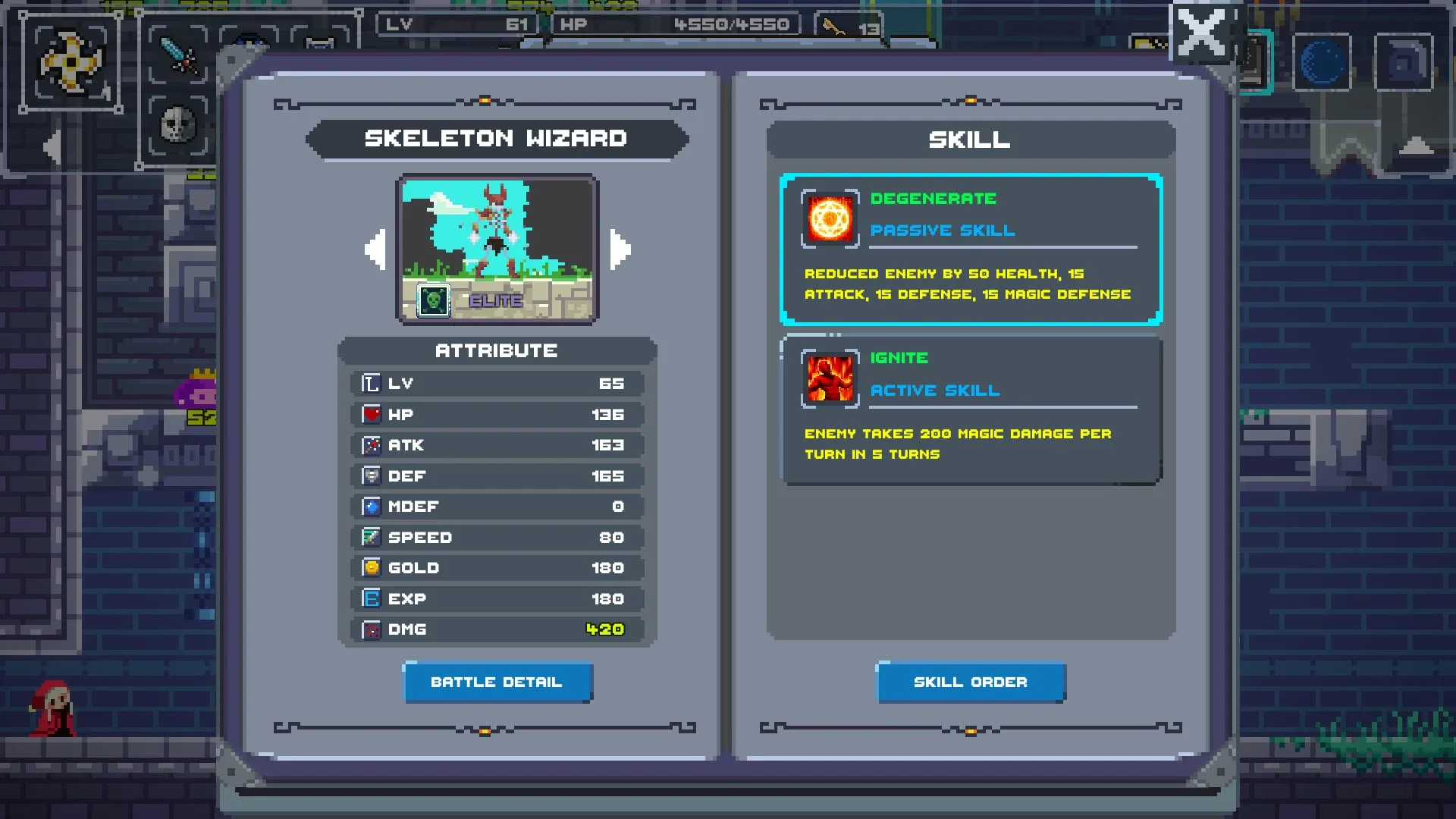1456x819 pixels.
Task: Click the spiral rune icon top right corner
Action: (x=1404, y=63)
